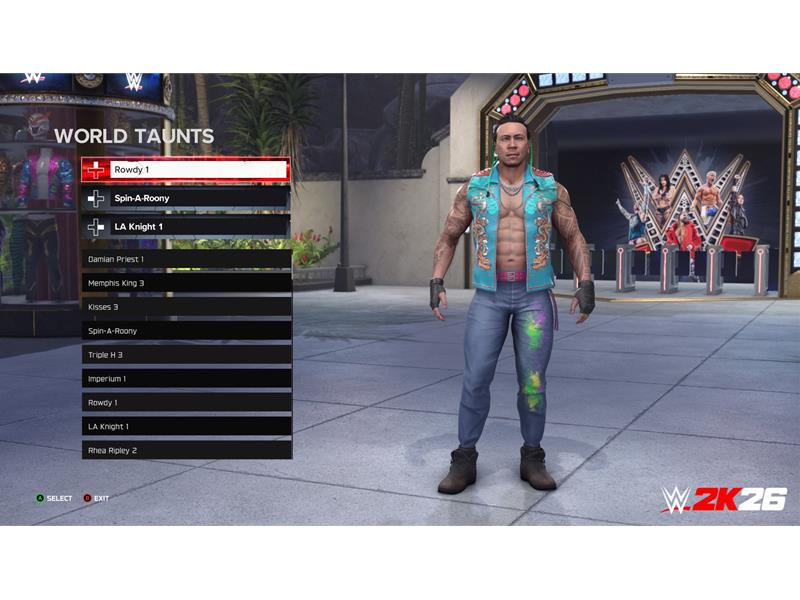Pick the plain LA Knight 1 row without icon
This screenshot has width=800, height=600.
[186, 427]
